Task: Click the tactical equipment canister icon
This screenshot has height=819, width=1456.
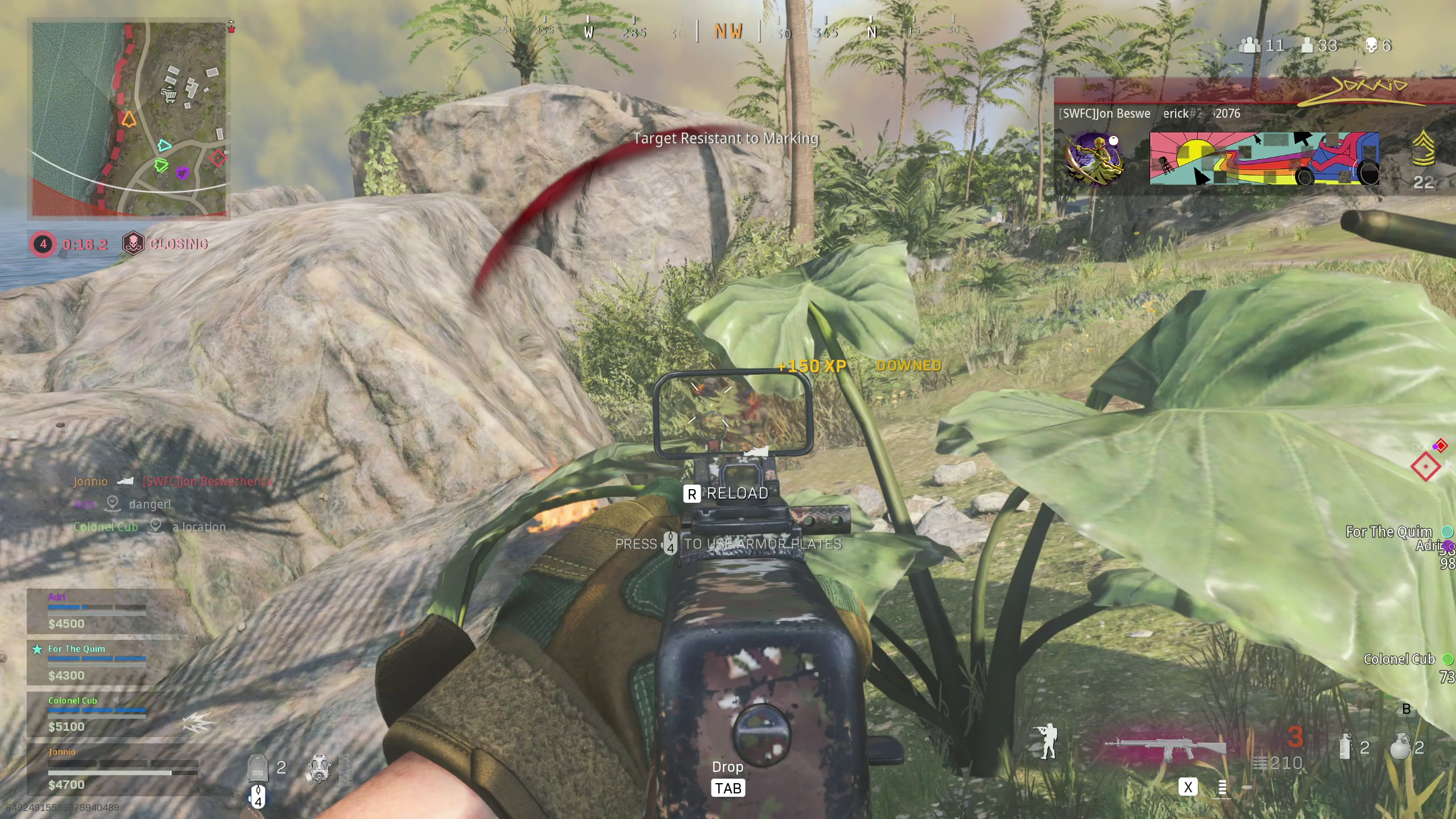Action: coord(1345,747)
